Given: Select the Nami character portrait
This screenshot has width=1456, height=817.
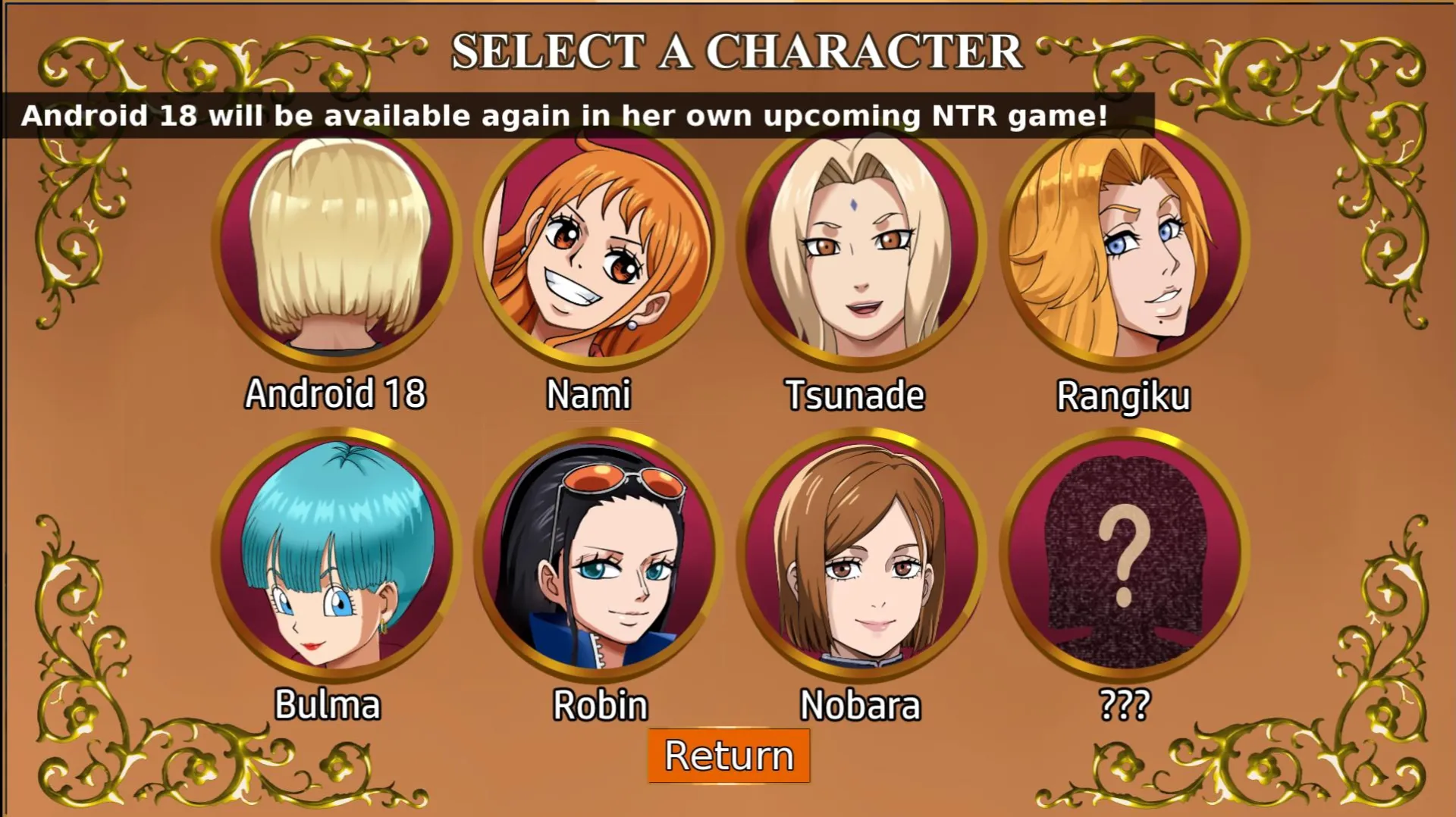Looking at the screenshot, I should pos(595,250).
